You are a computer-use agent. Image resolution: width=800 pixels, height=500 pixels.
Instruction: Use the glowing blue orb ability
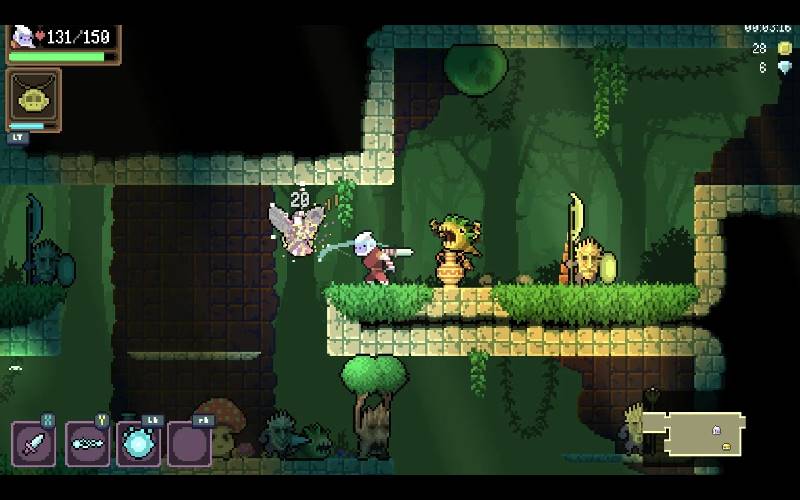tap(138, 443)
